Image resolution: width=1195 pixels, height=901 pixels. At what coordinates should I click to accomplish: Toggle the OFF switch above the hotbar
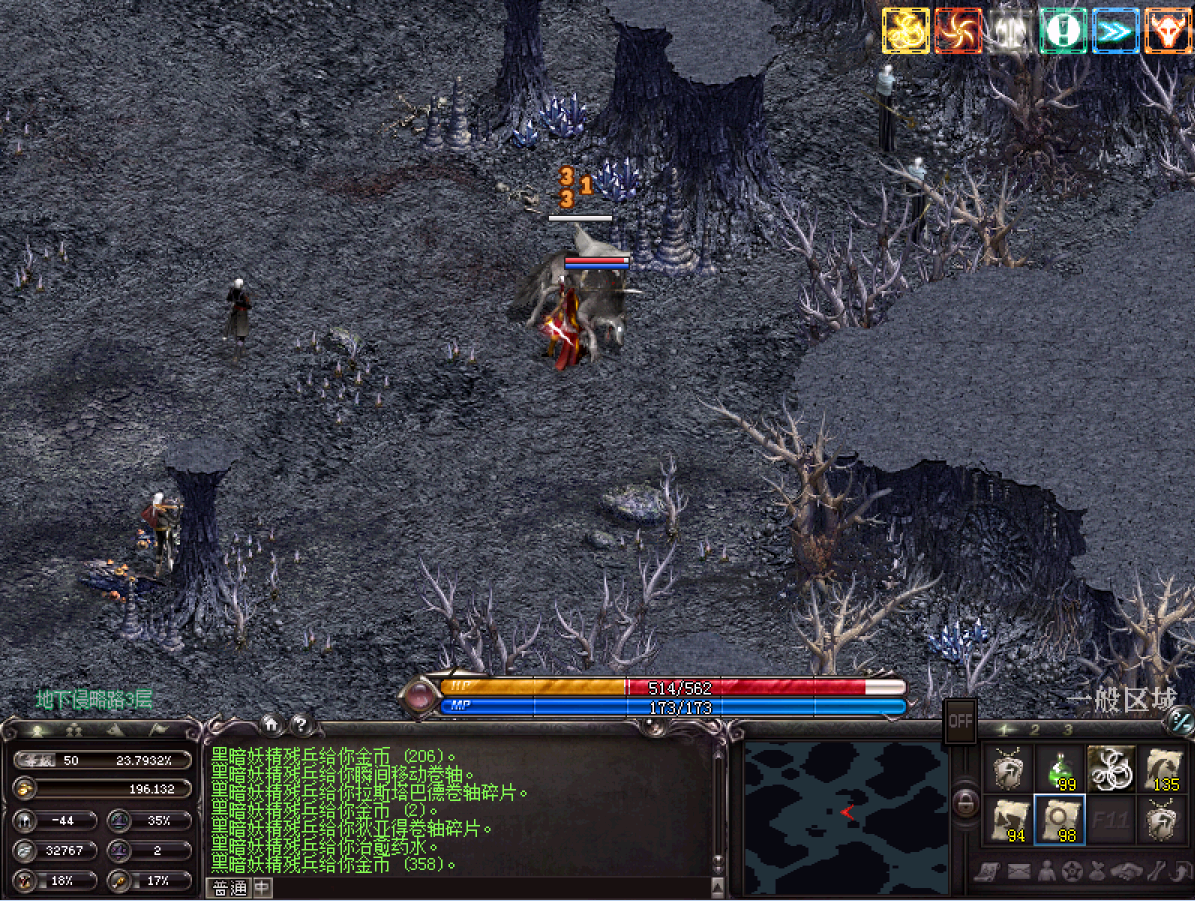pos(961,720)
